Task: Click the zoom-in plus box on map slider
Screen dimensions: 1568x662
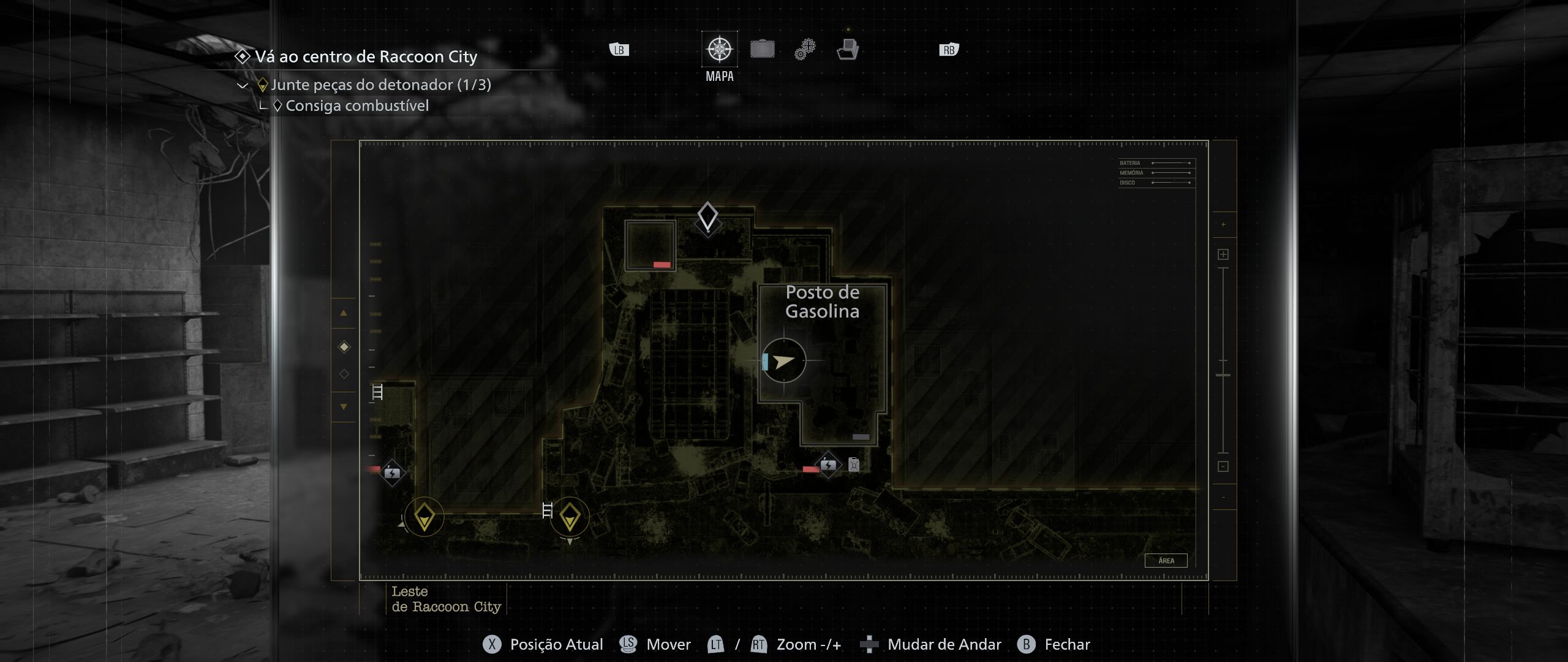Action: point(1223,254)
